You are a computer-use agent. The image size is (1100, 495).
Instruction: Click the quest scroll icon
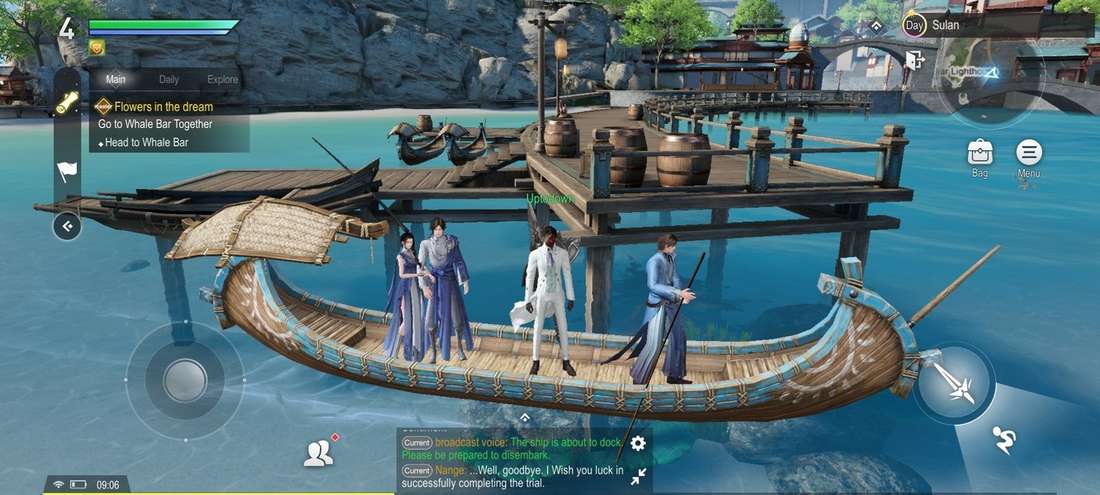67,103
